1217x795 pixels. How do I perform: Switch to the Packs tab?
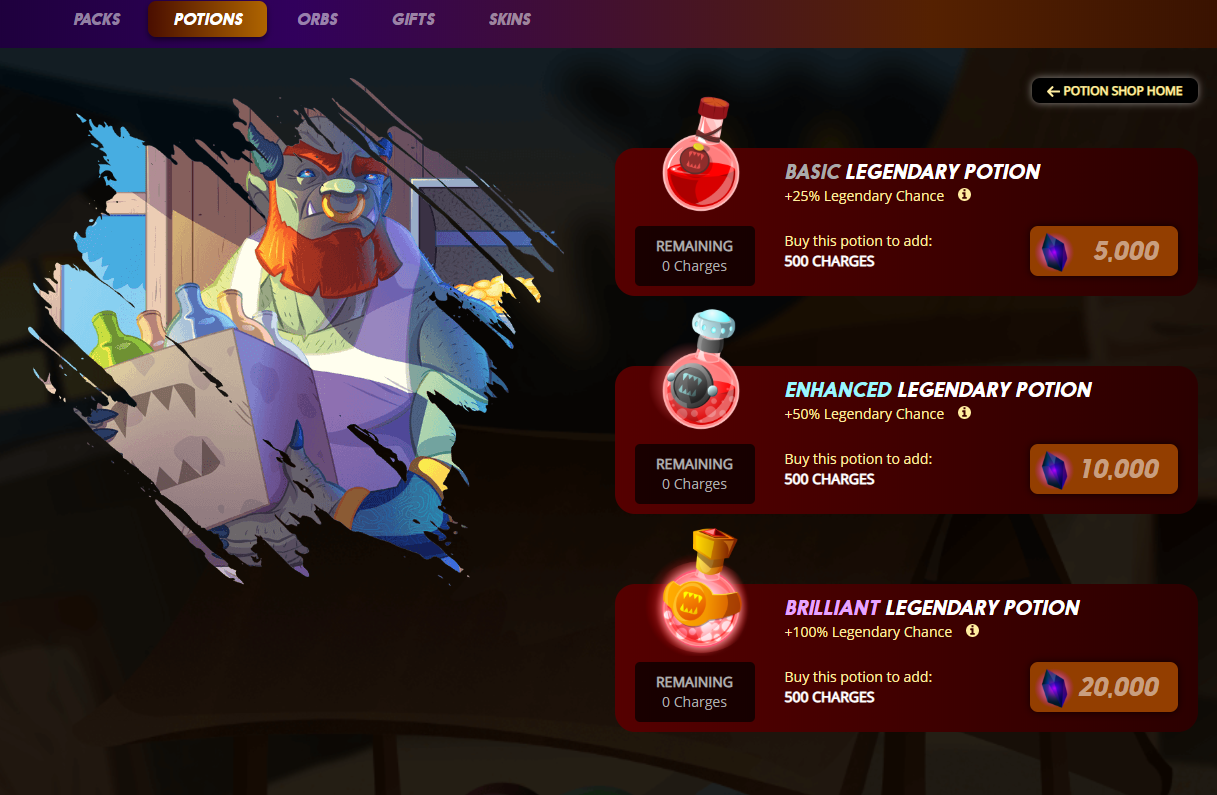click(97, 20)
